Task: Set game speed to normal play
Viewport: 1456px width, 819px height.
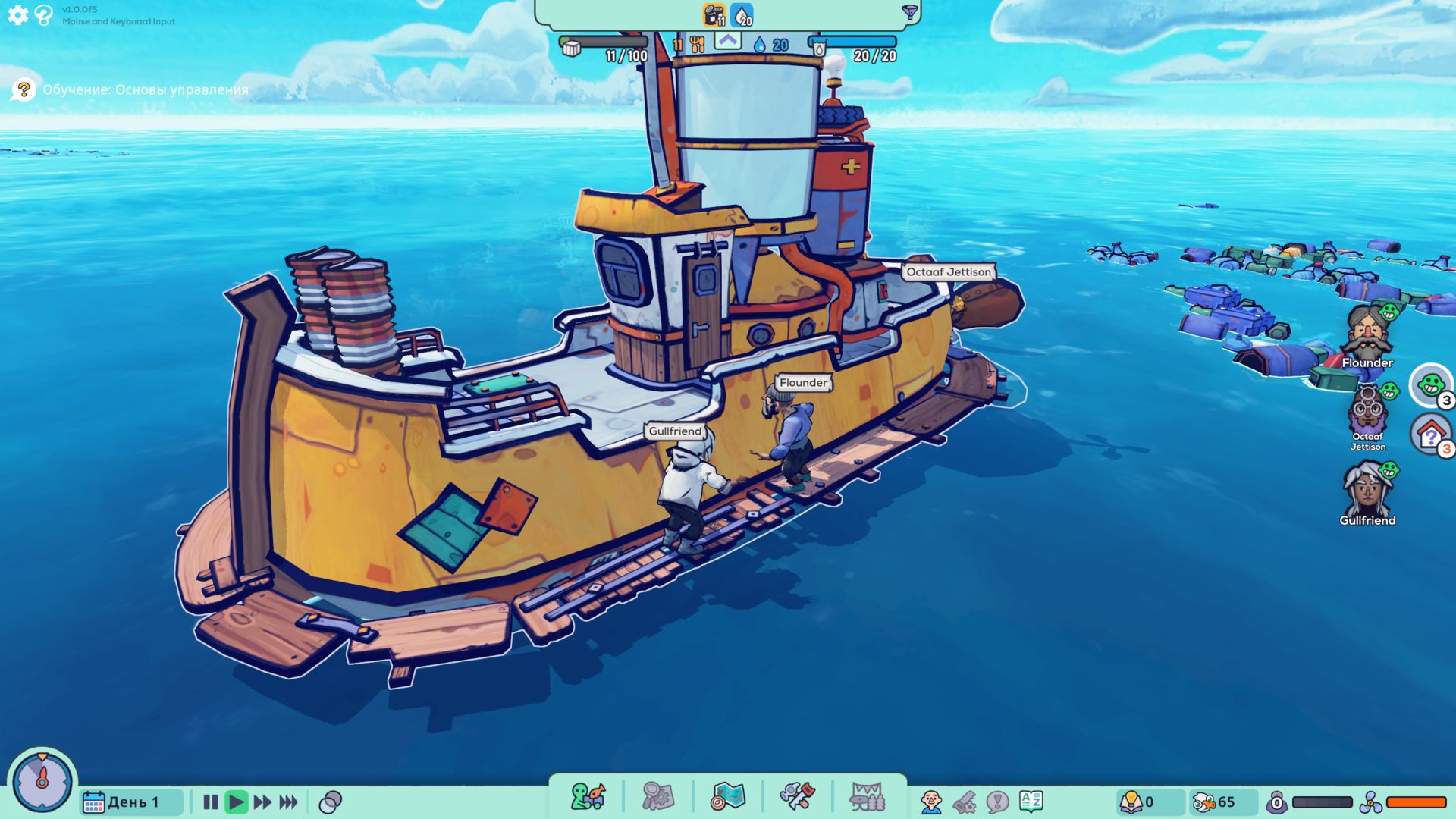Action: click(237, 802)
